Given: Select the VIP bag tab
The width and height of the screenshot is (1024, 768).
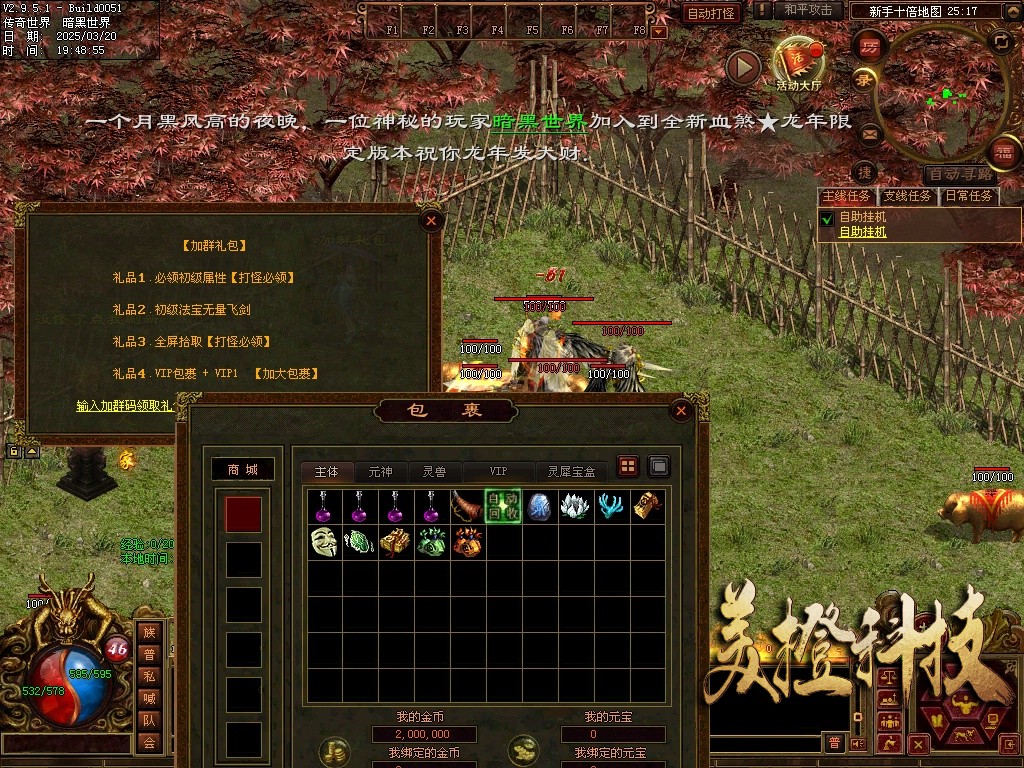Looking at the screenshot, I should point(498,471).
